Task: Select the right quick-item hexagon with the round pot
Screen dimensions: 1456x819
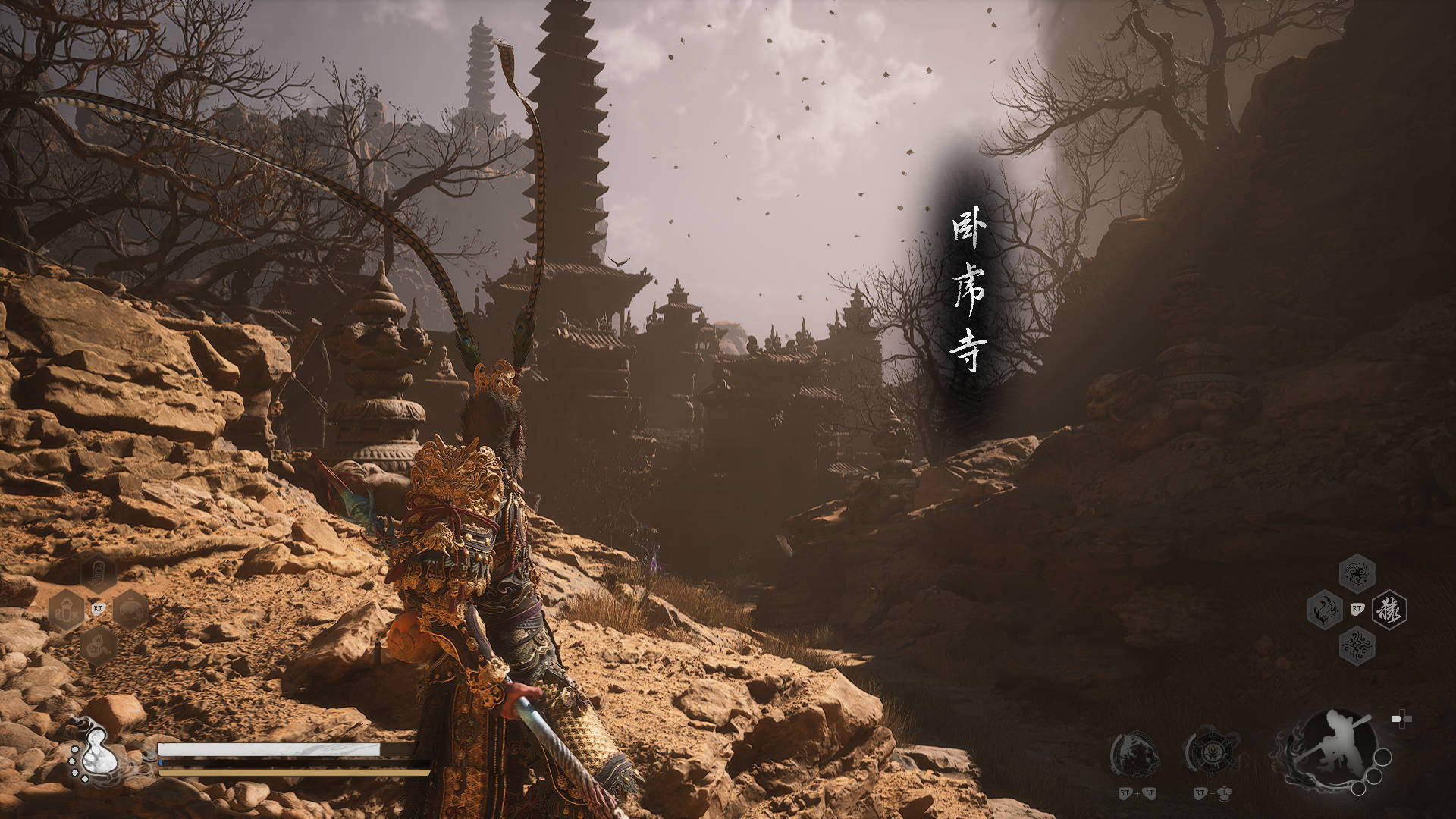Action: pyautogui.click(x=131, y=609)
